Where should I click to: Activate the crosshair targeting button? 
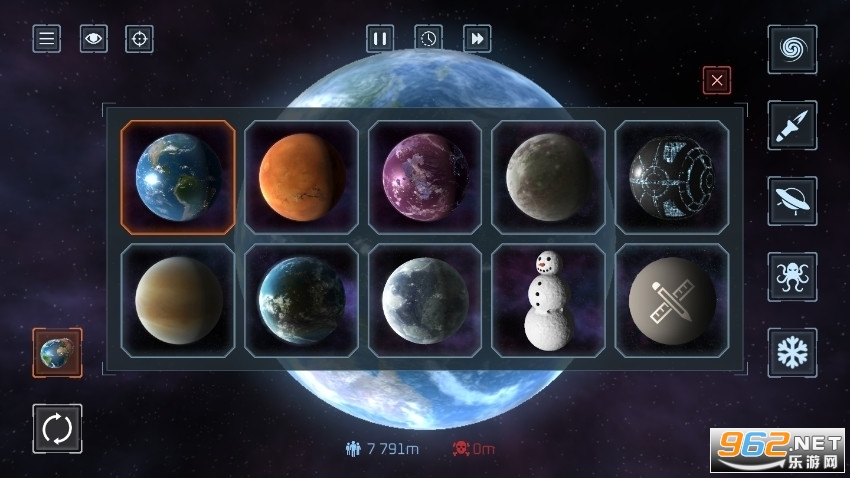pos(140,39)
